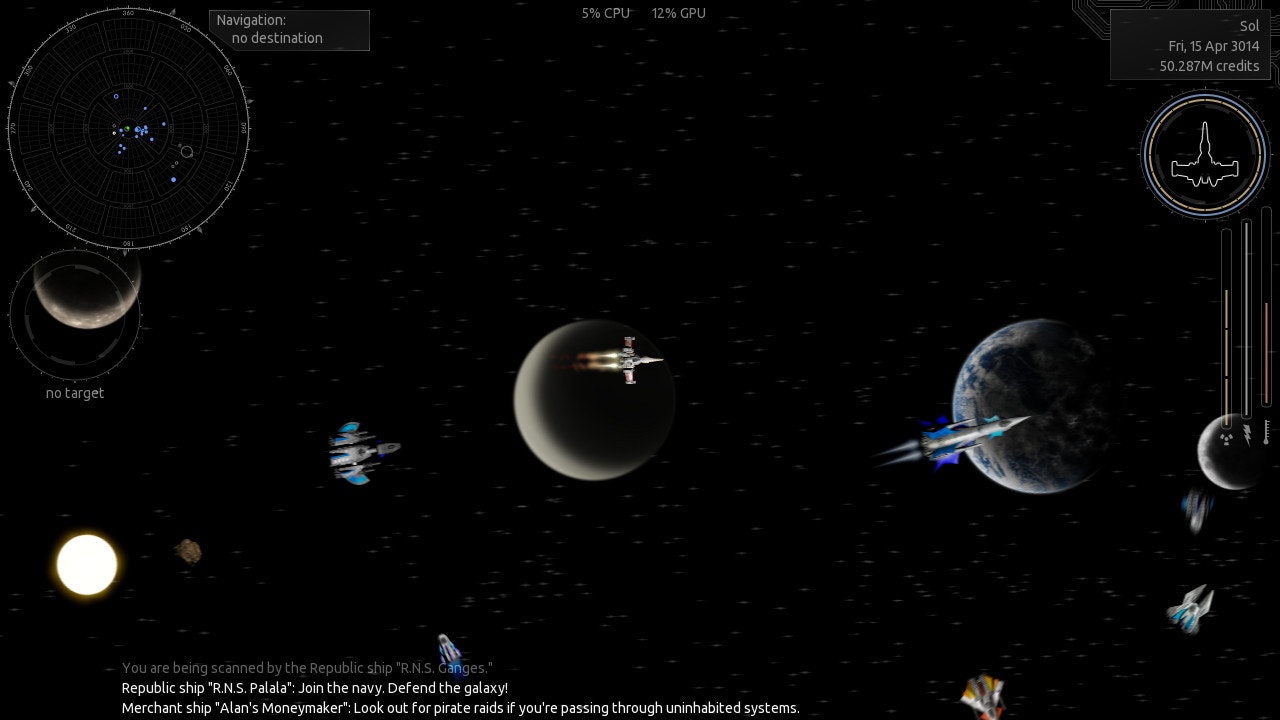Viewport: 1280px width, 720px height.
Task: Click the thermometer heat icon near the bottom right
Action: 1266,433
